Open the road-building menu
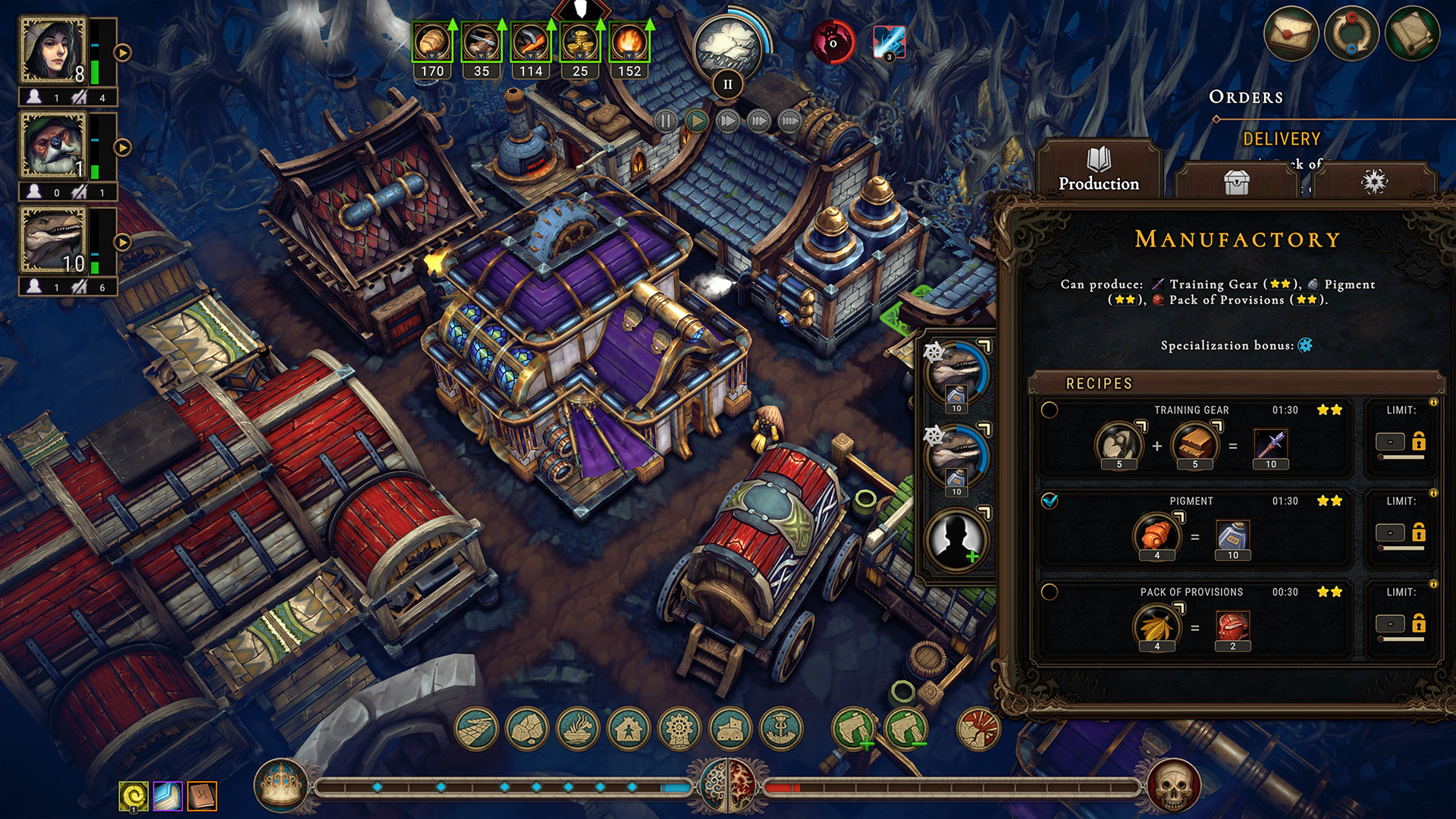 click(x=476, y=730)
